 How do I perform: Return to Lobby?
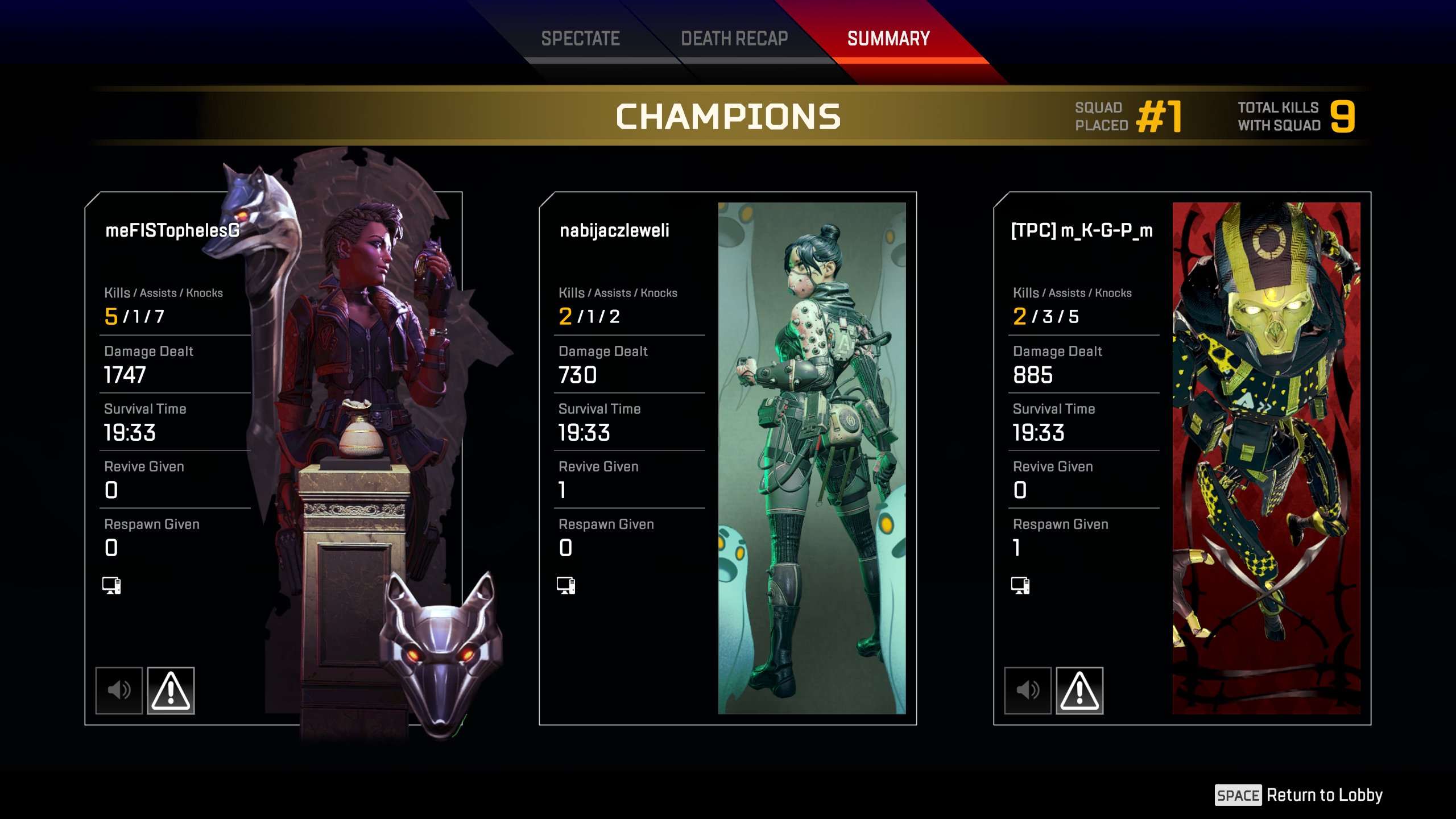[1299, 795]
